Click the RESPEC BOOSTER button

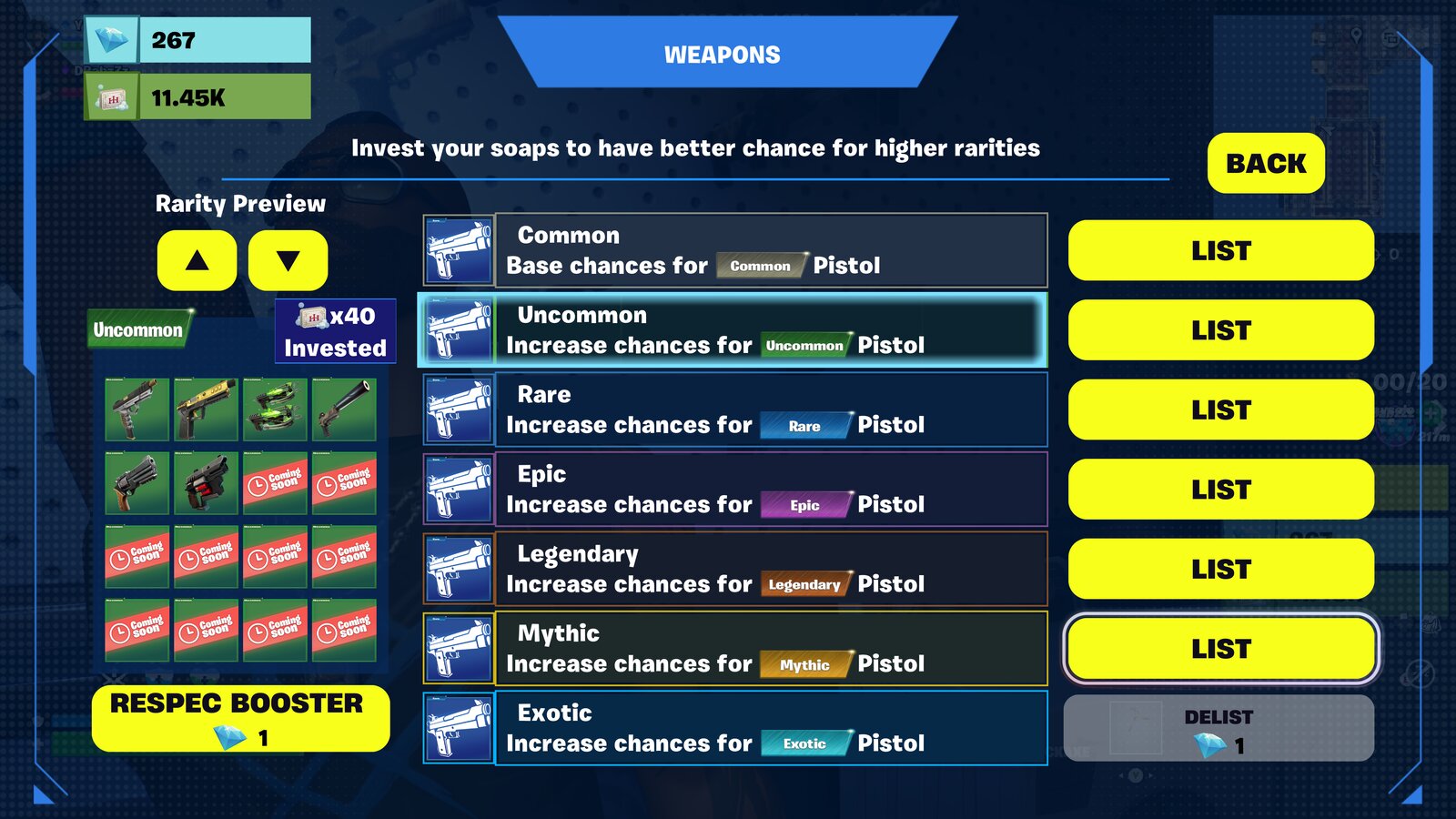pos(239,718)
